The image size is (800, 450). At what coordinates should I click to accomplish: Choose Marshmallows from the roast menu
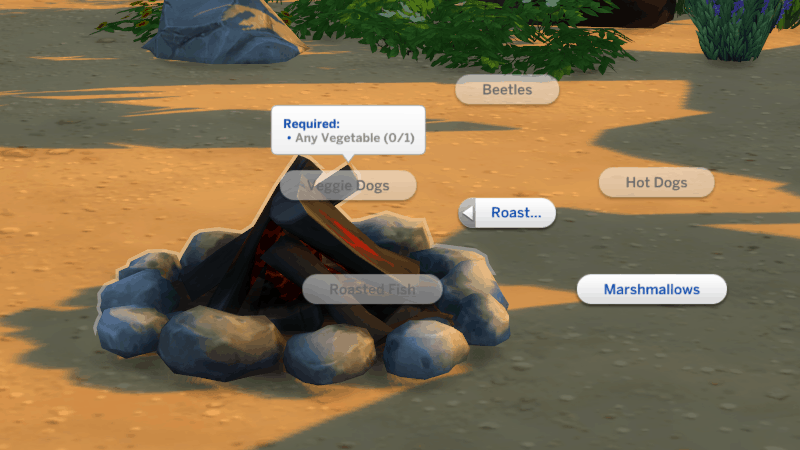[651, 290]
